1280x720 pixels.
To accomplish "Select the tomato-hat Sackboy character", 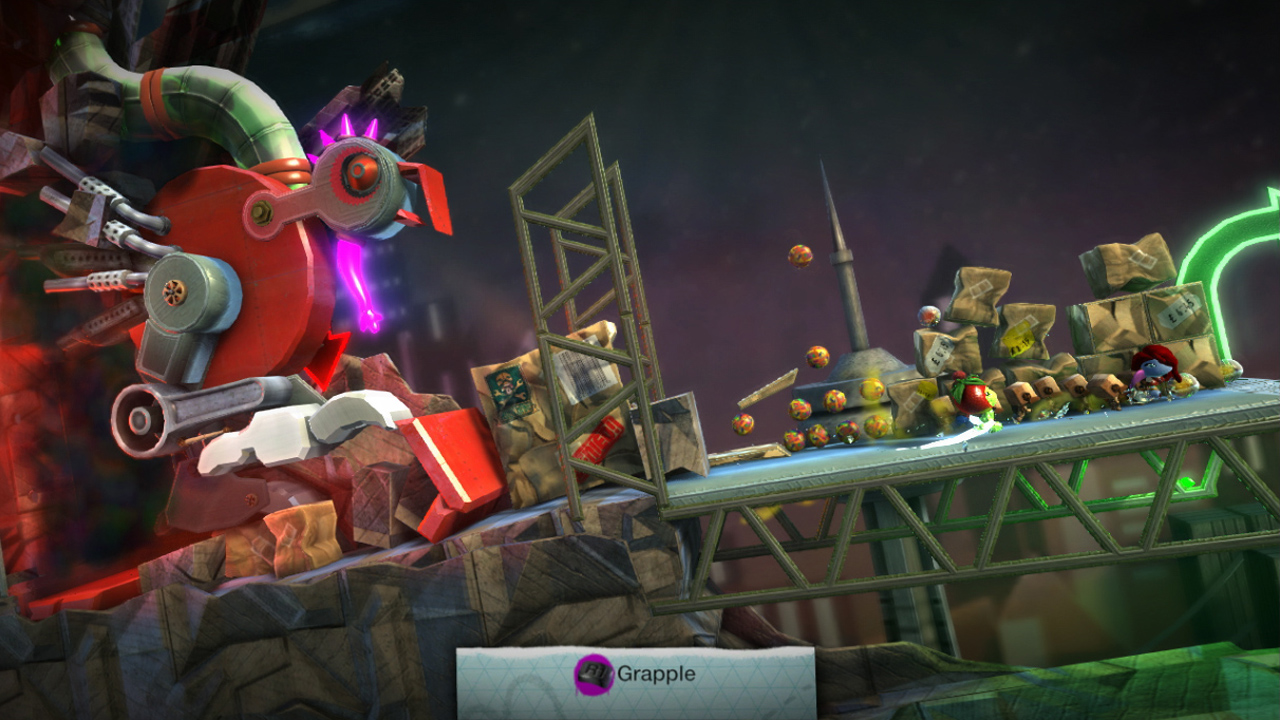I will [973, 395].
